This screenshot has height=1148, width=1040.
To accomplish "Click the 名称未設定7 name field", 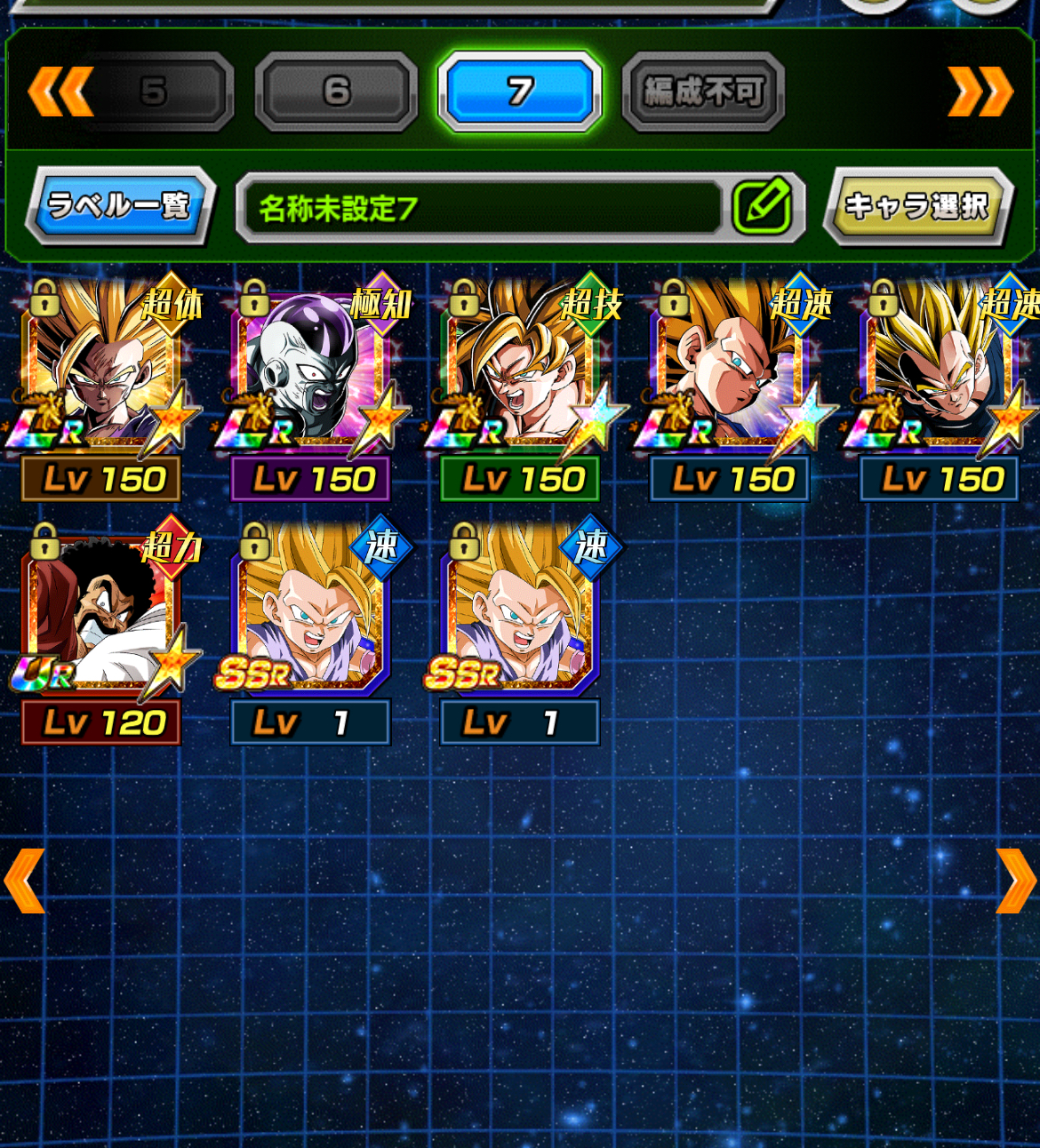I will 480,209.
